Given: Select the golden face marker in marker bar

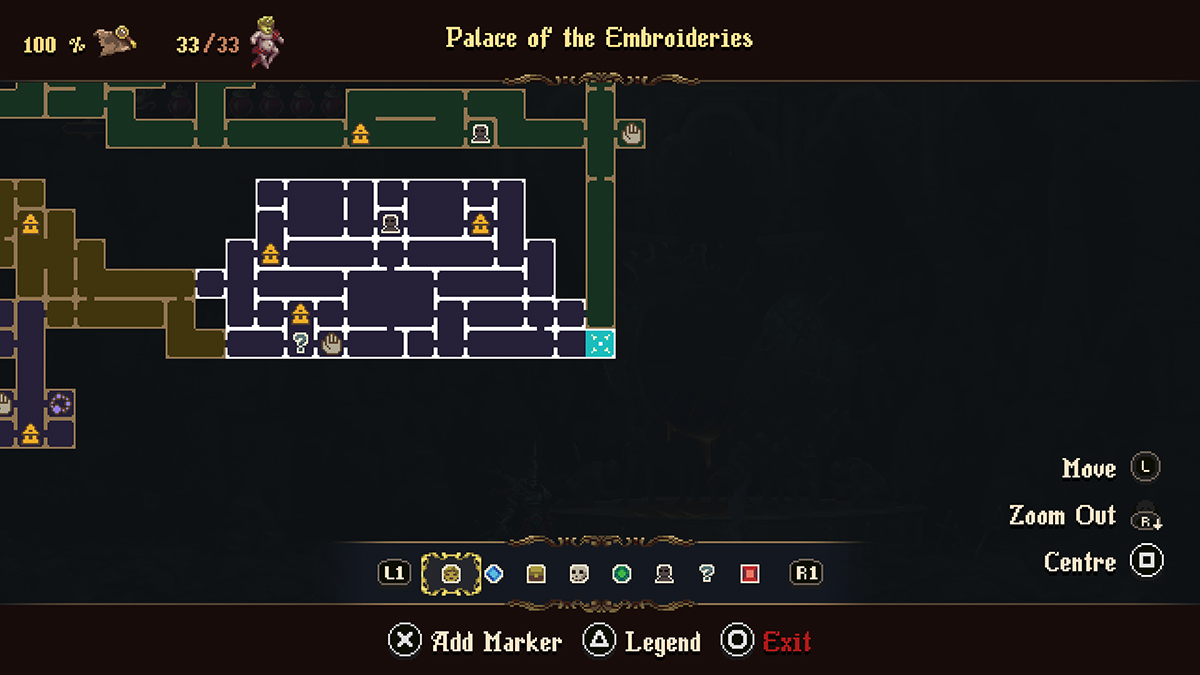Looking at the screenshot, I should point(451,574).
